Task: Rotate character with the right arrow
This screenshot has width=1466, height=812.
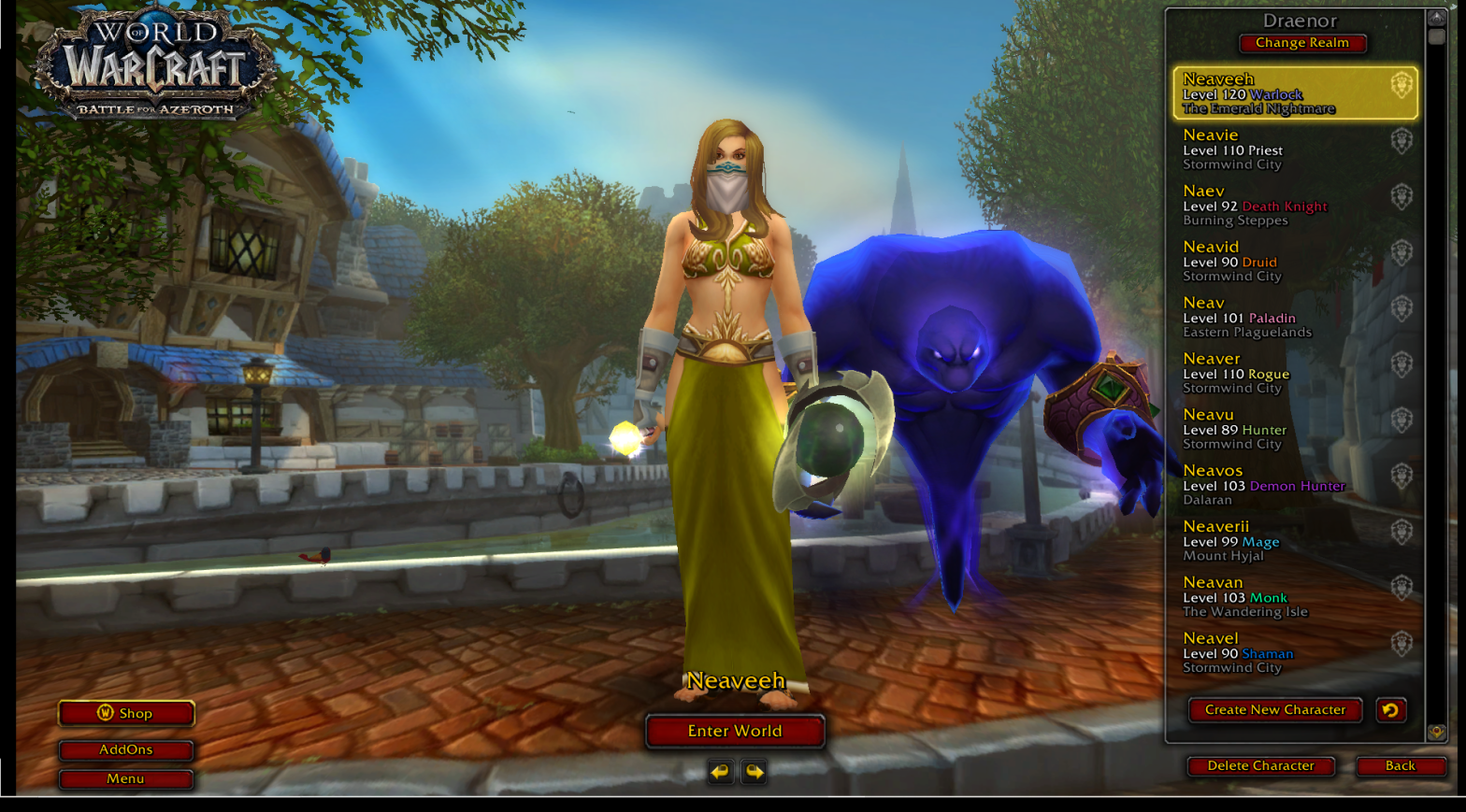Action: click(755, 772)
